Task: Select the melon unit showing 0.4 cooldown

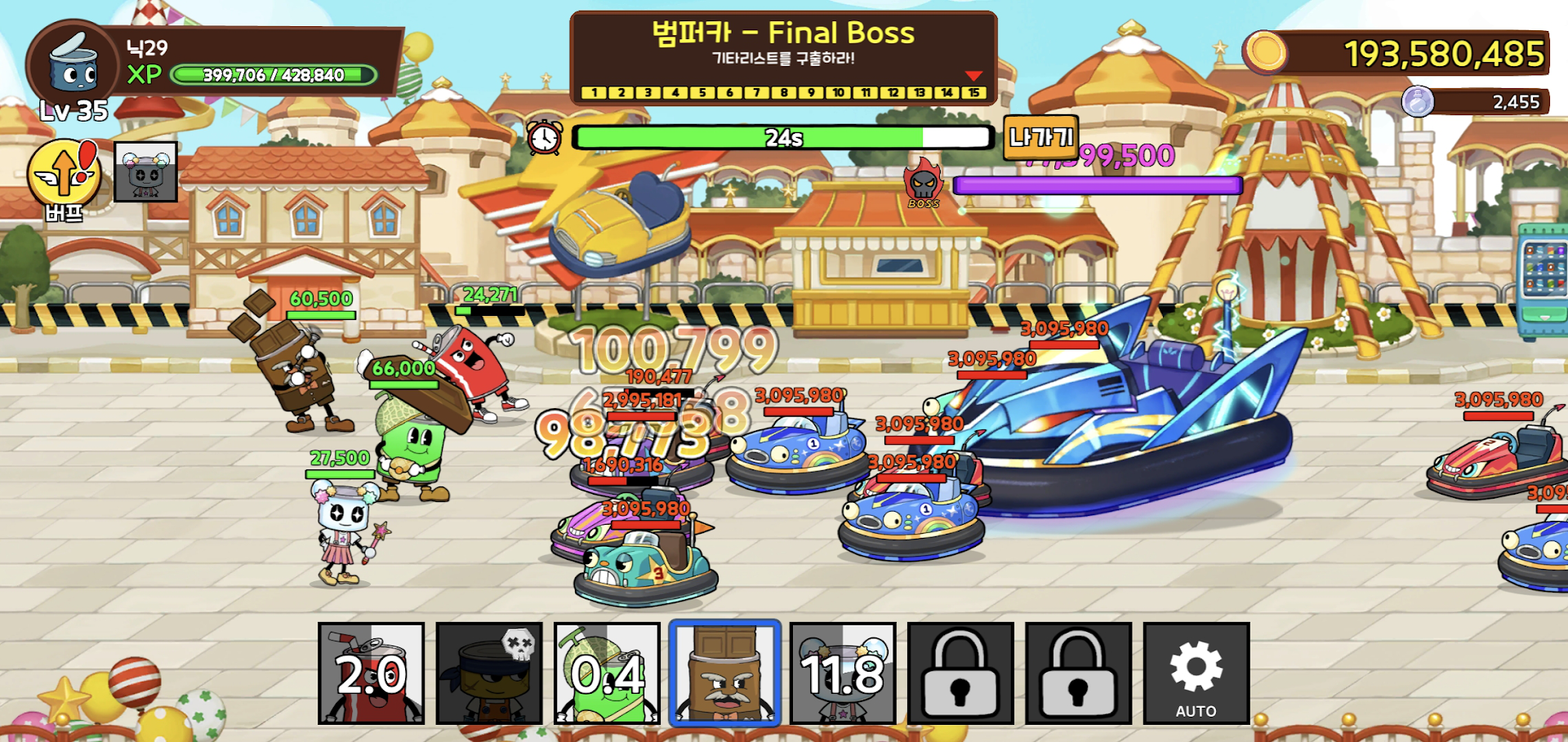Action: click(x=606, y=673)
